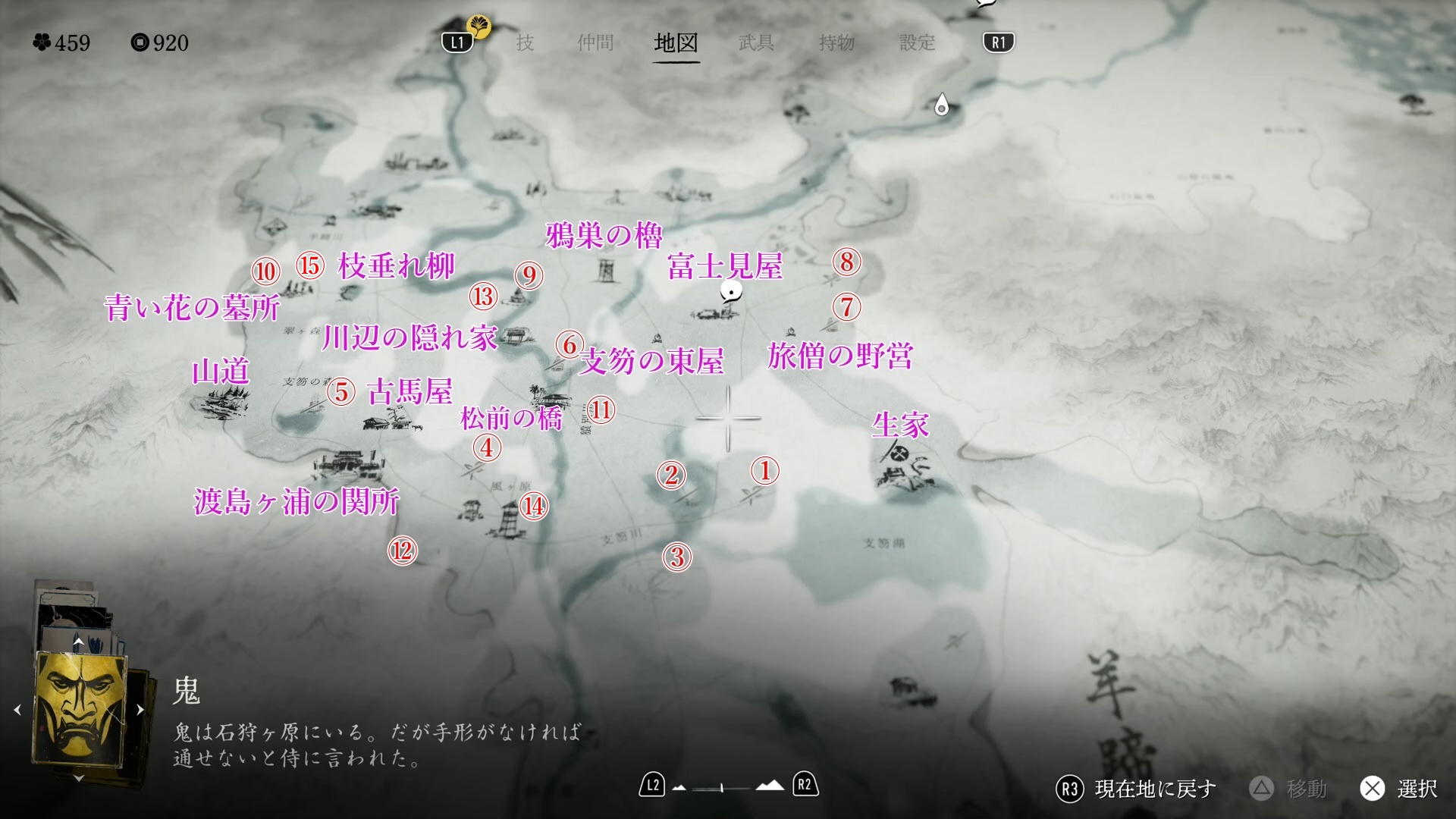The height and width of the screenshot is (819, 1456).
Task: Switch to the 技 tab
Action: (525, 42)
